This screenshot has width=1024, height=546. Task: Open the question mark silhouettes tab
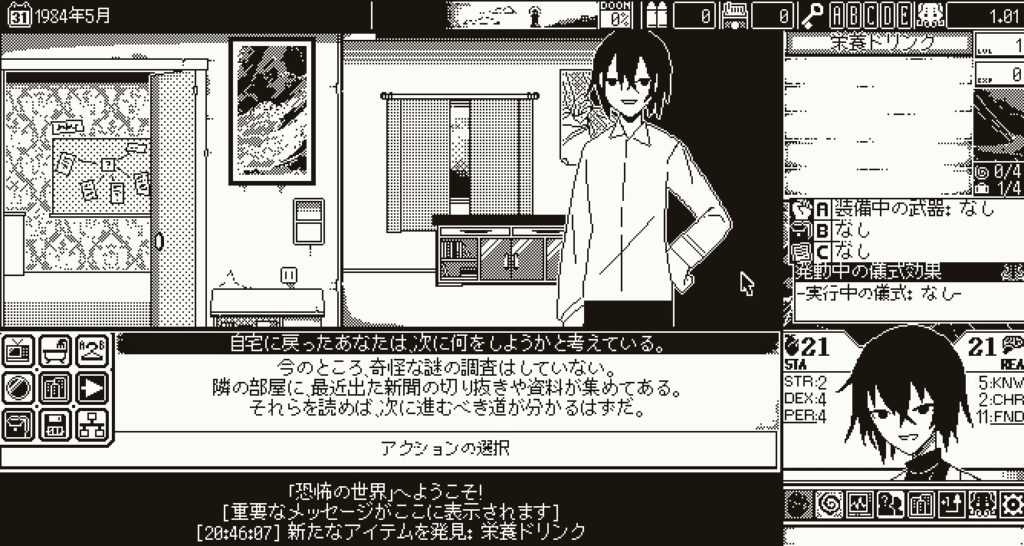[886, 505]
